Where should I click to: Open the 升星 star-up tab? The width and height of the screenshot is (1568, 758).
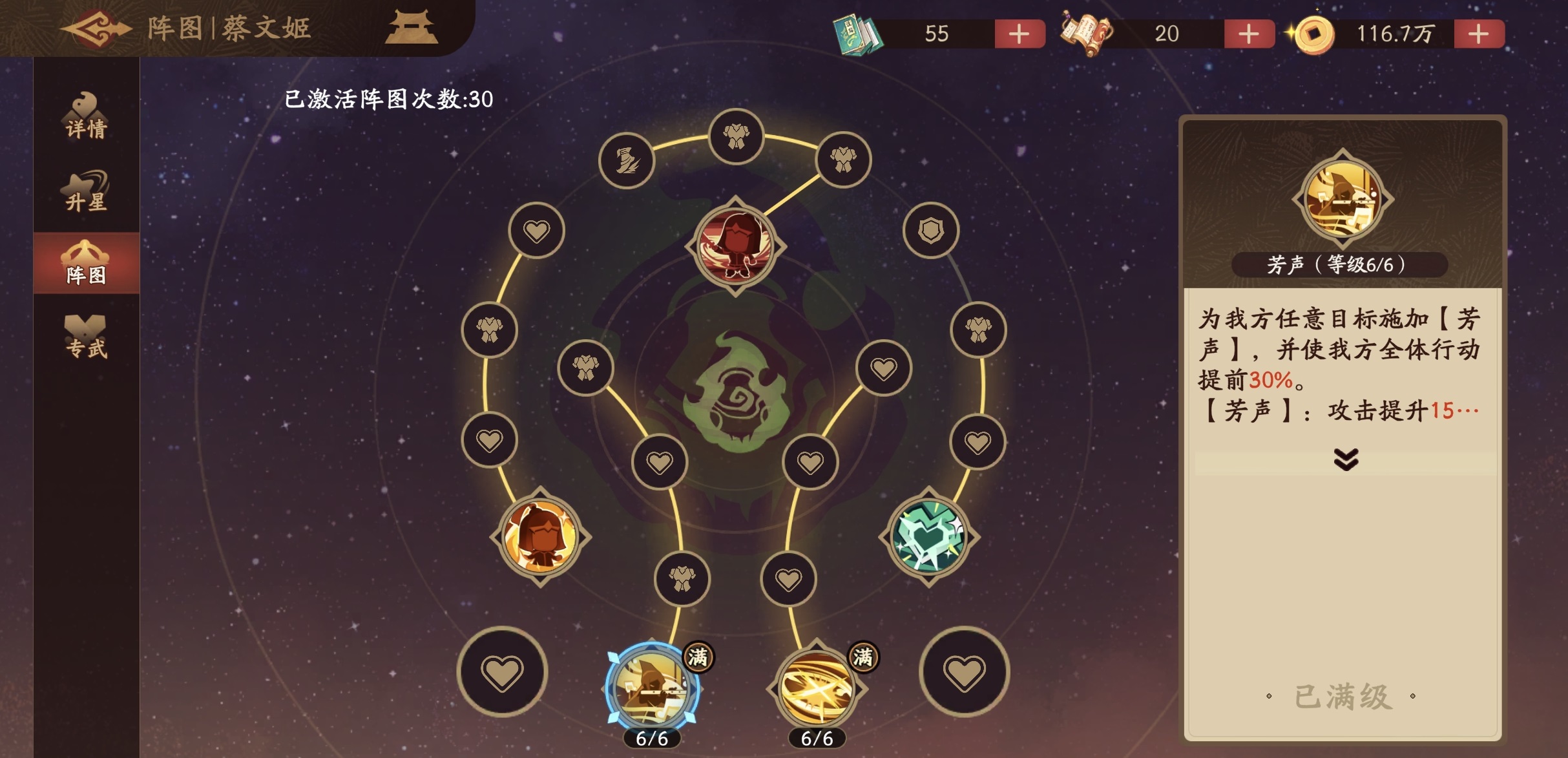[x=86, y=192]
